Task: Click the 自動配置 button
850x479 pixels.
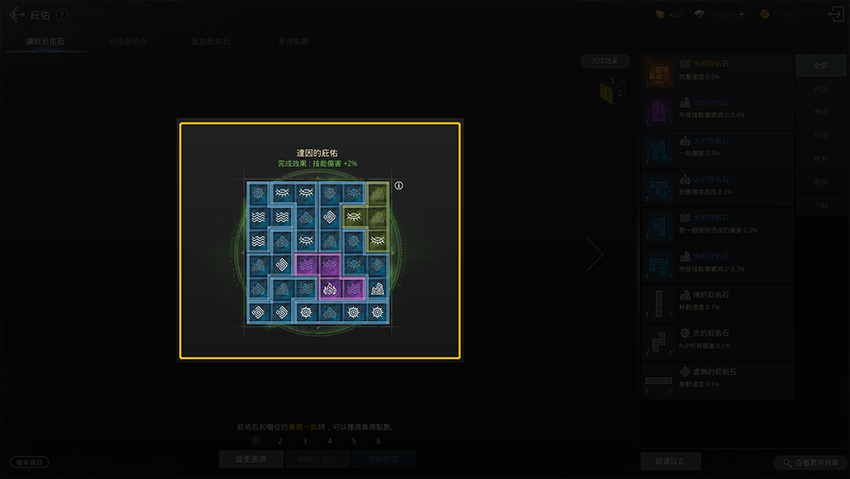Action: [x=383, y=459]
